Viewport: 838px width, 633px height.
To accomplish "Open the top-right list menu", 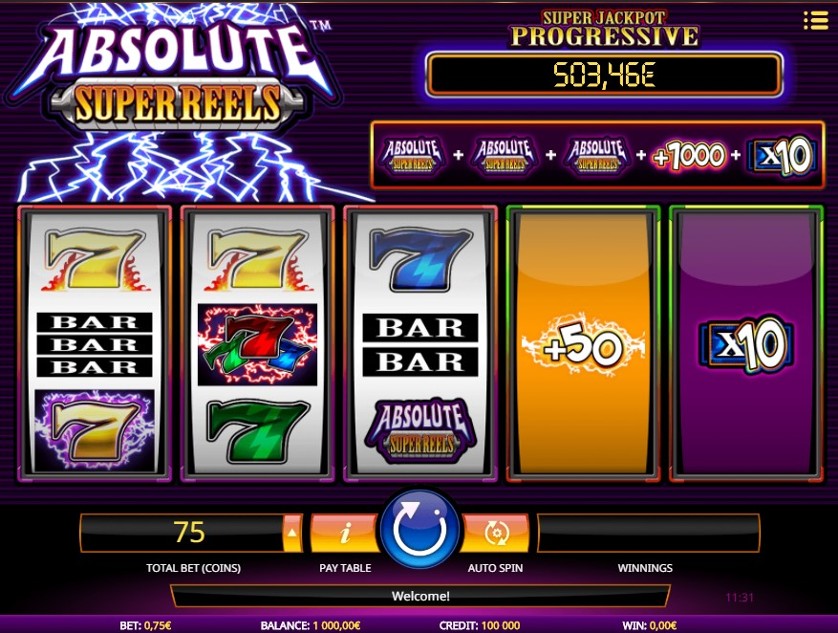I will (x=815, y=21).
